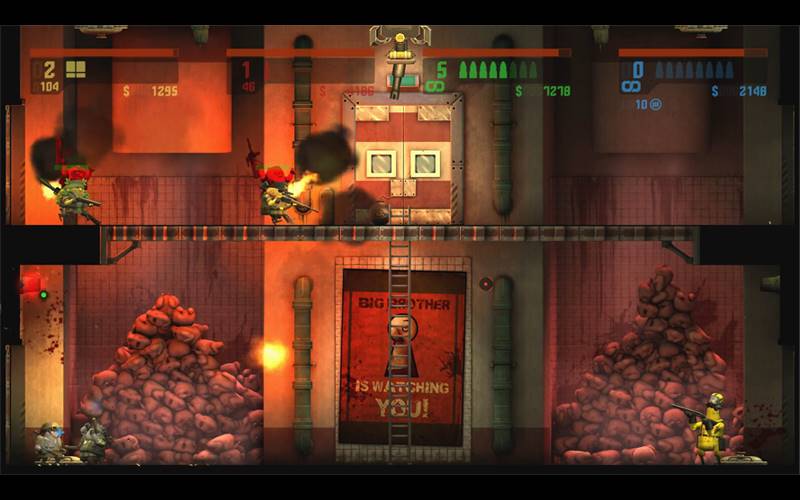Click the blue player's infinity weapon icon
The width and height of the screenshot is (800, 500).
tap(631, 87)
